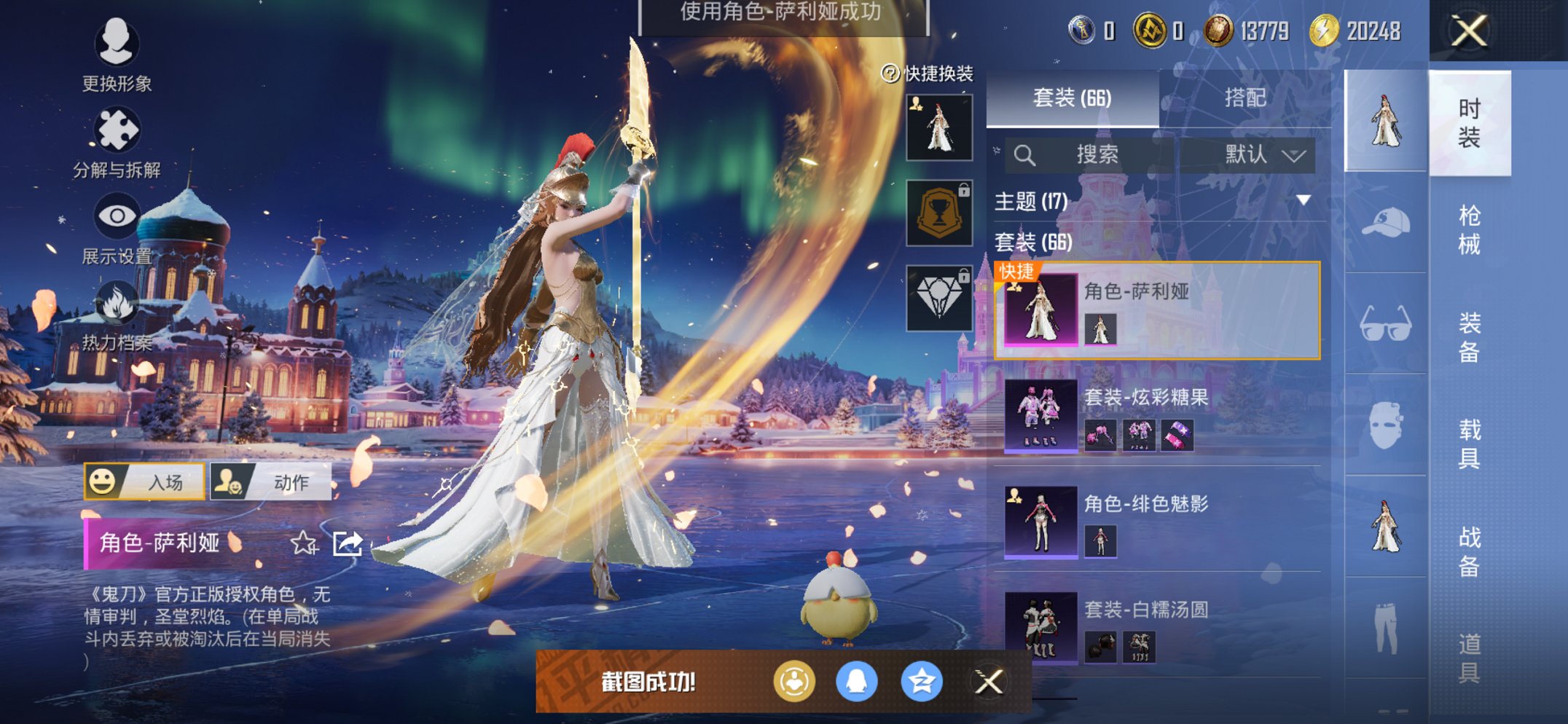Select the 入场 entrance emote button
This screenshot has width=1568, height=724.
(x=144, y=481)
